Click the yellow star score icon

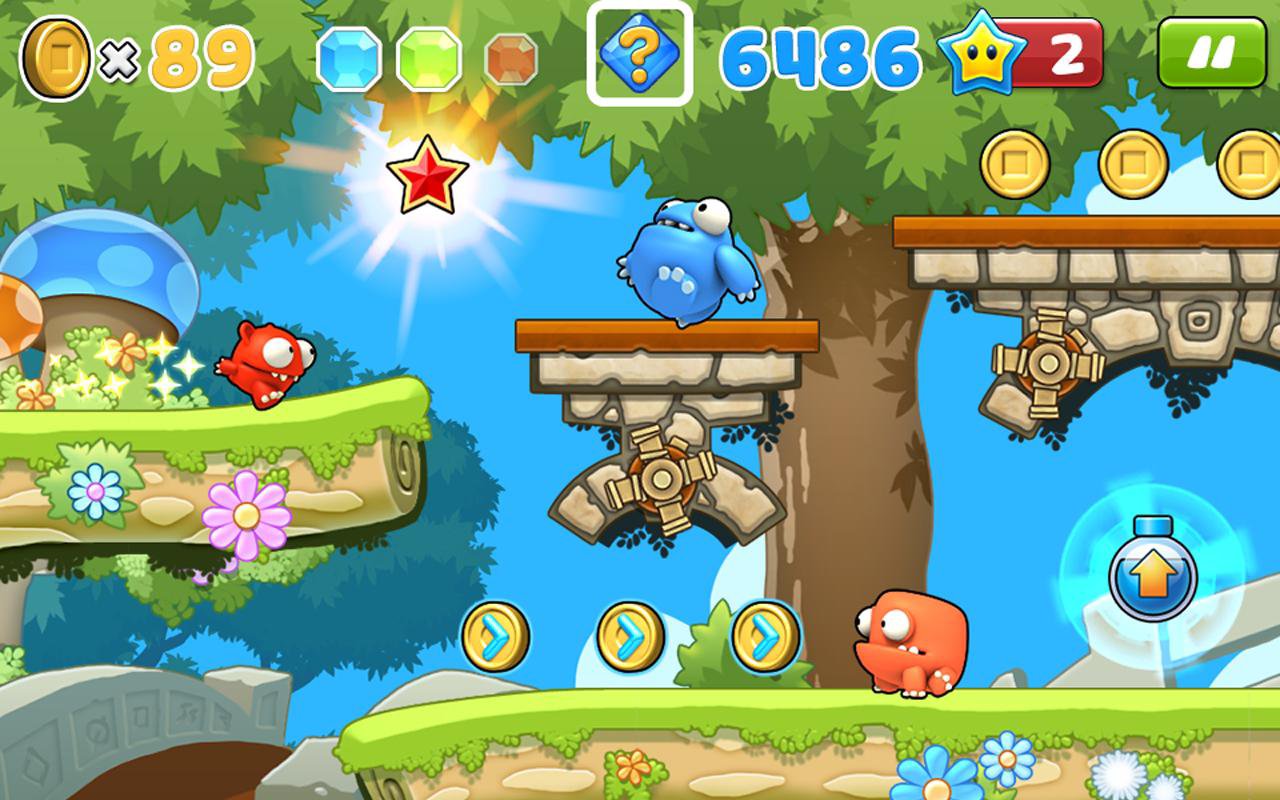(981, 56)
